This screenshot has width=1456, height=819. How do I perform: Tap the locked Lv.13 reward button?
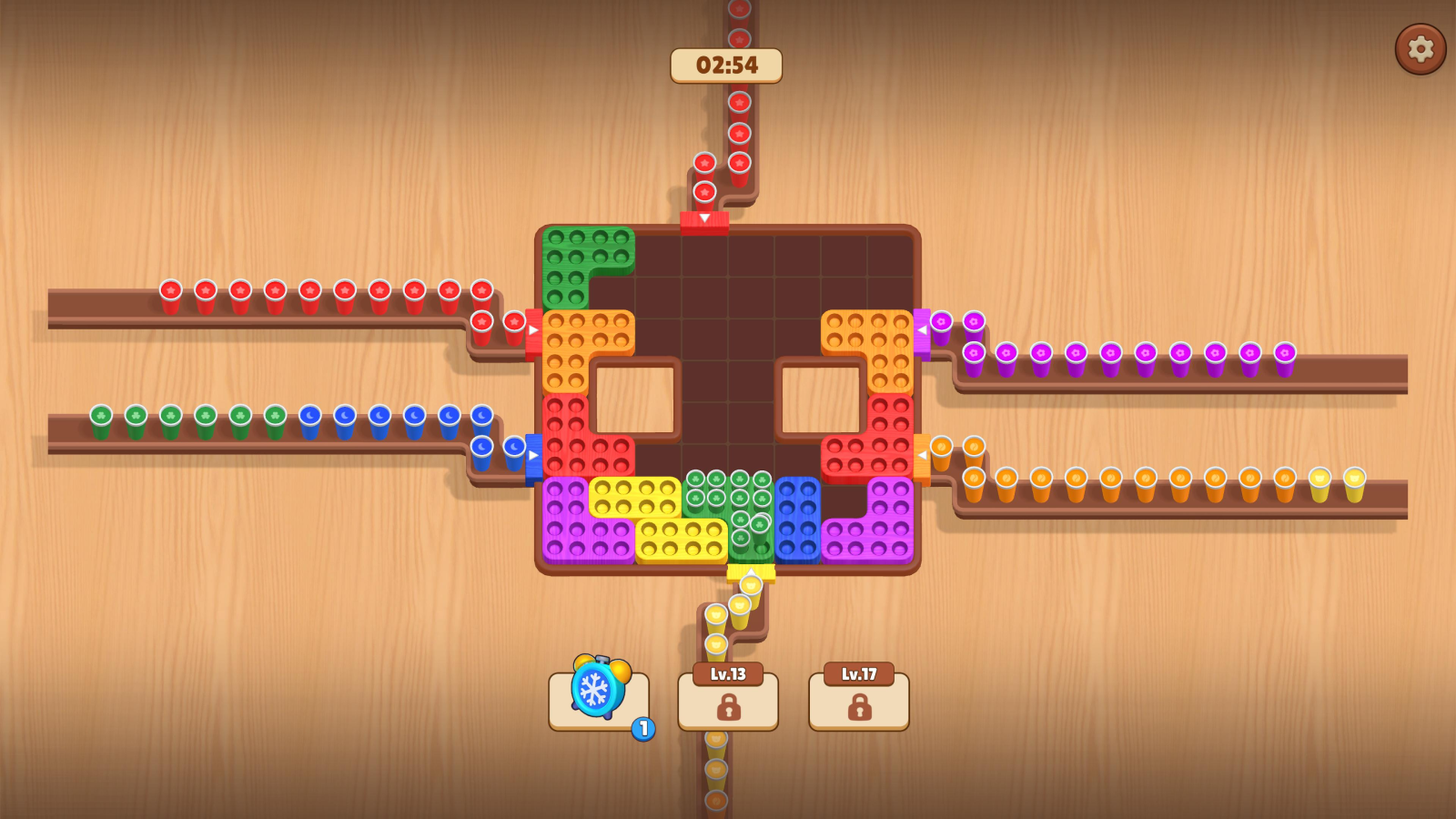point(728,701)
